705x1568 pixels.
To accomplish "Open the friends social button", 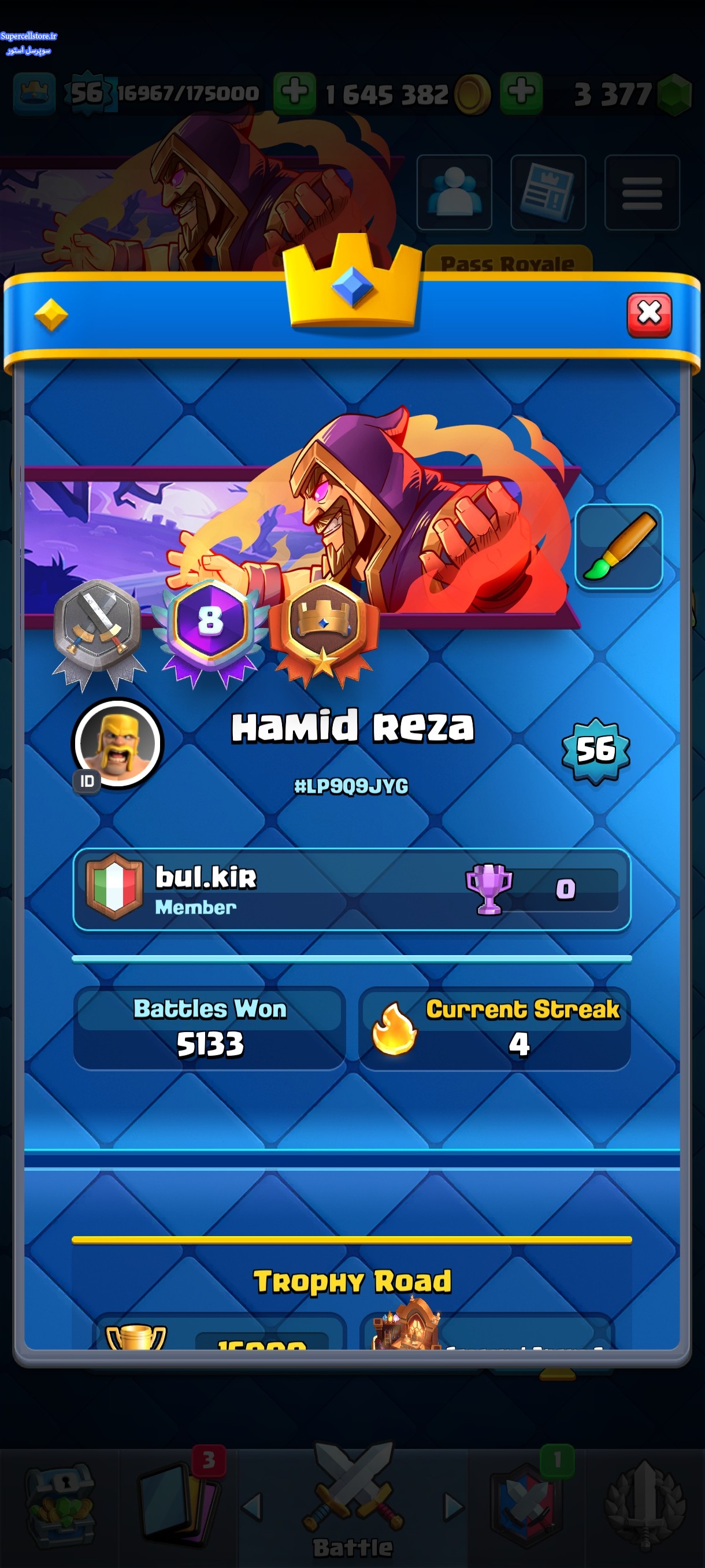I will click(x=454, y=193).
